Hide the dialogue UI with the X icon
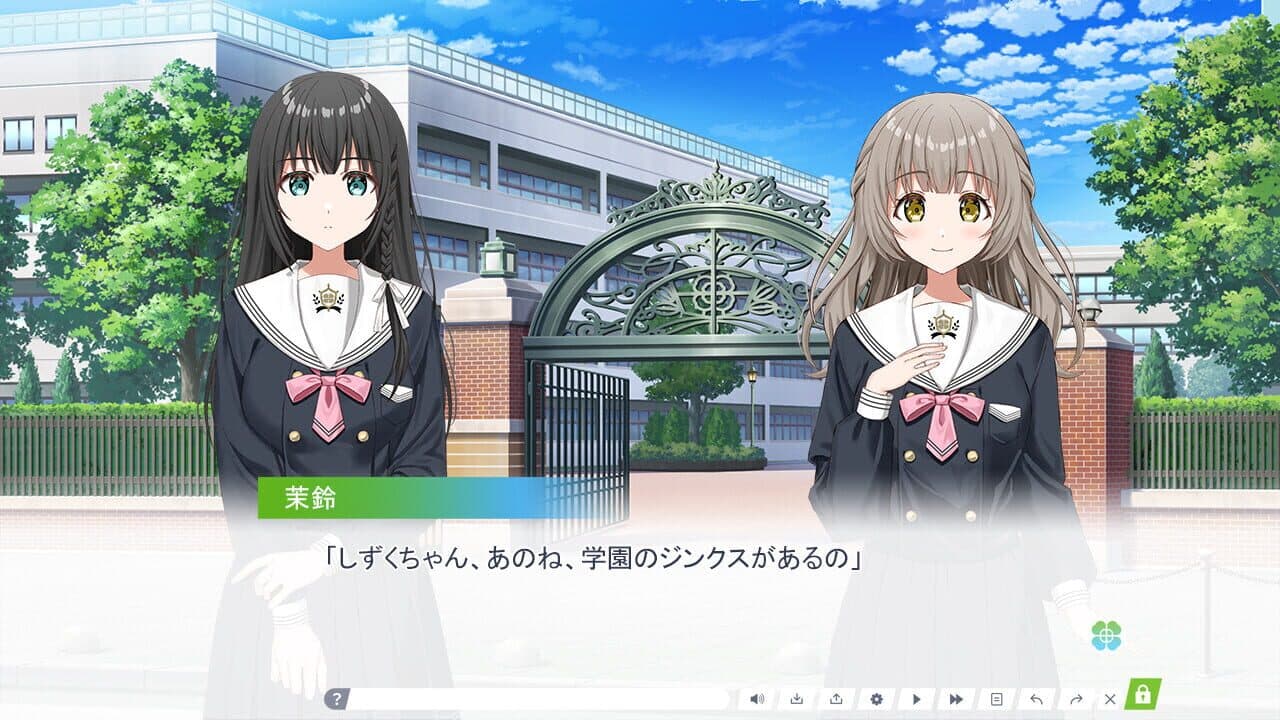Viewport: 1280px width, 720px height. tap(1110, 698)
